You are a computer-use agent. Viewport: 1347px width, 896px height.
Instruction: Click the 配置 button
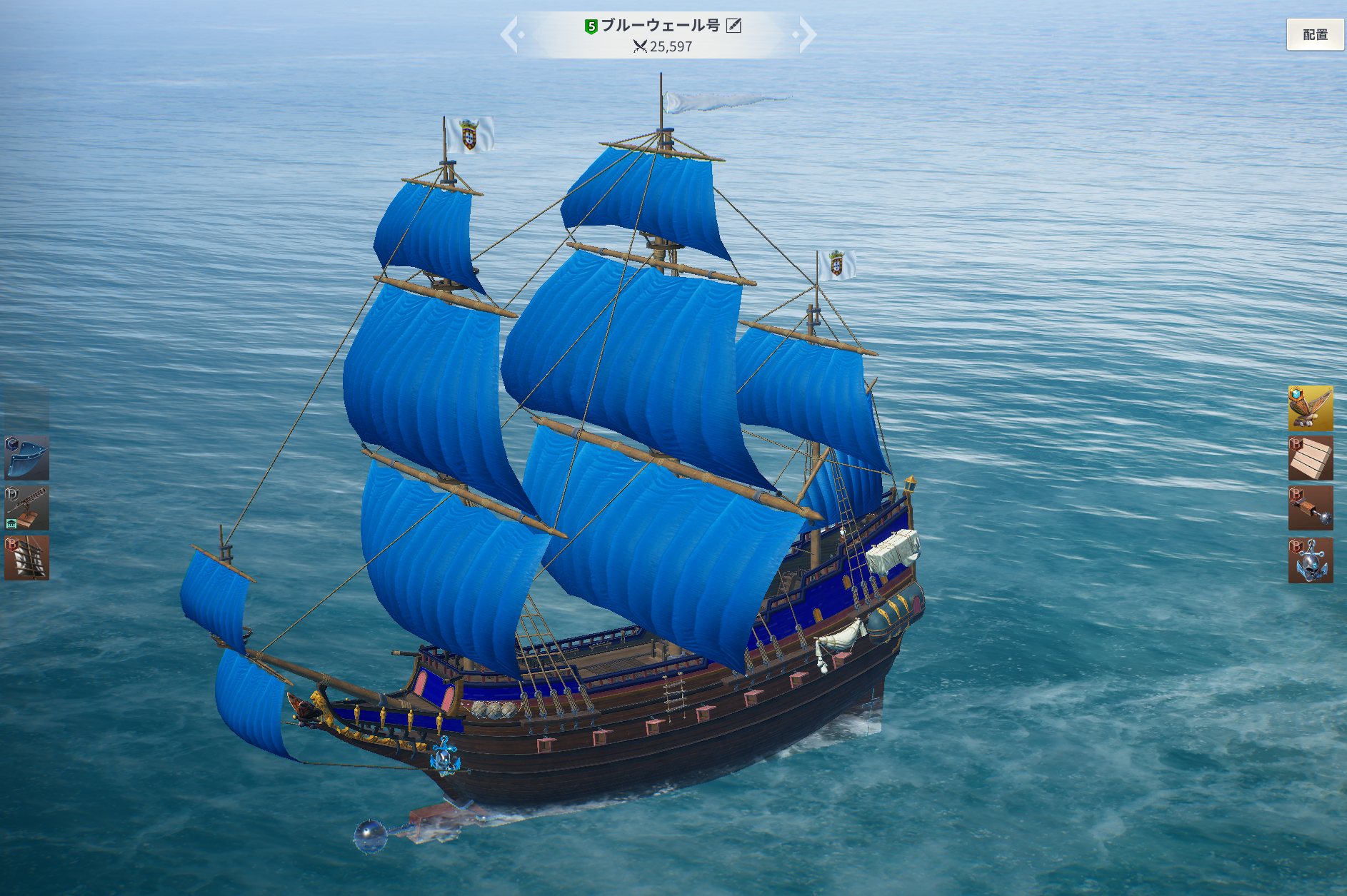point(1314,34)
